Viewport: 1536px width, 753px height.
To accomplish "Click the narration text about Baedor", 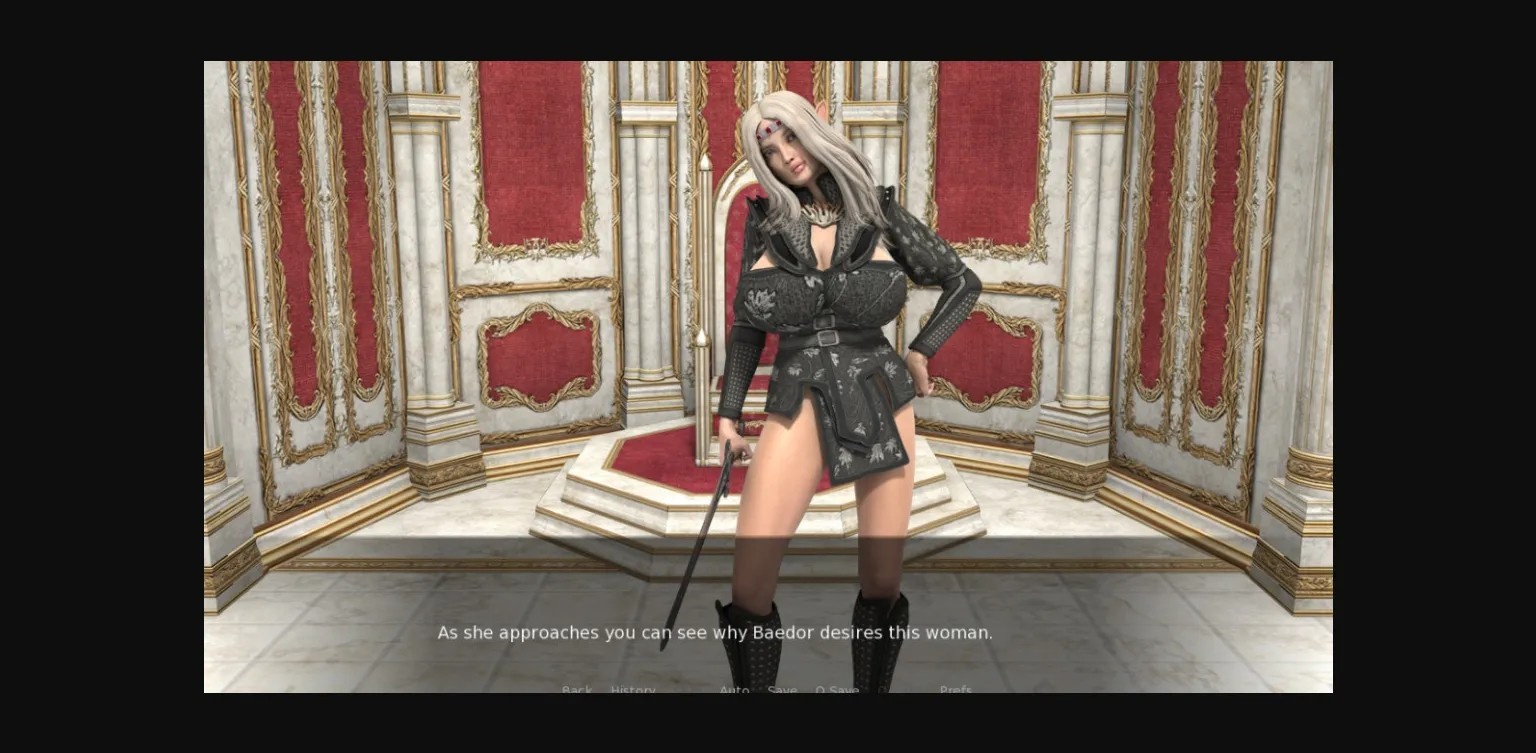I will [x=714, y=632].
